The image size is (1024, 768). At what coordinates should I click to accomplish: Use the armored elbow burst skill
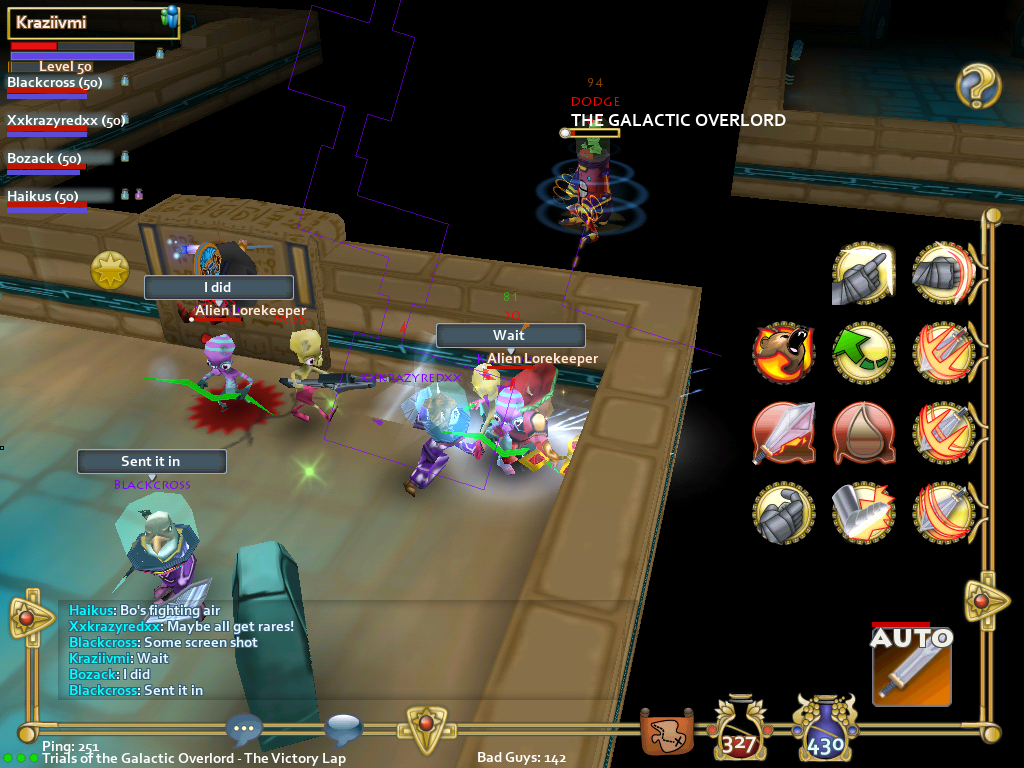[x=863, y=512]
